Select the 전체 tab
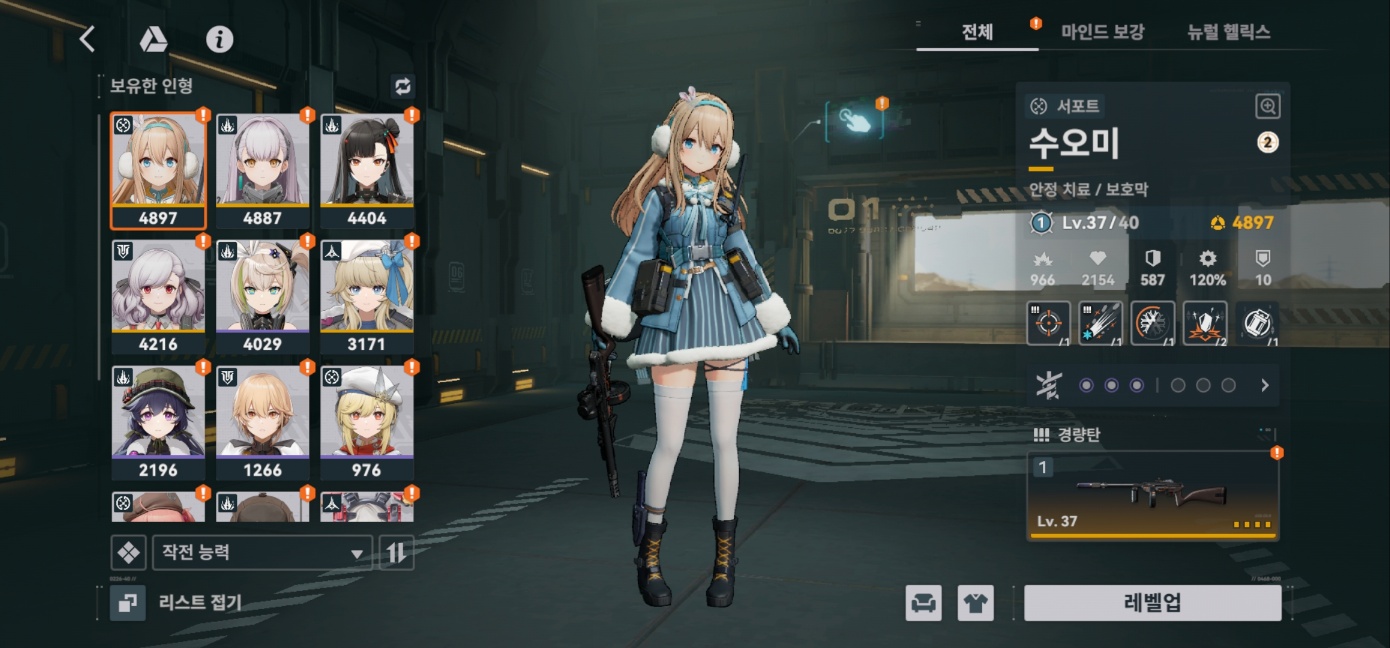This screenshot has width=1390, height=648. (x=977, y=32)
